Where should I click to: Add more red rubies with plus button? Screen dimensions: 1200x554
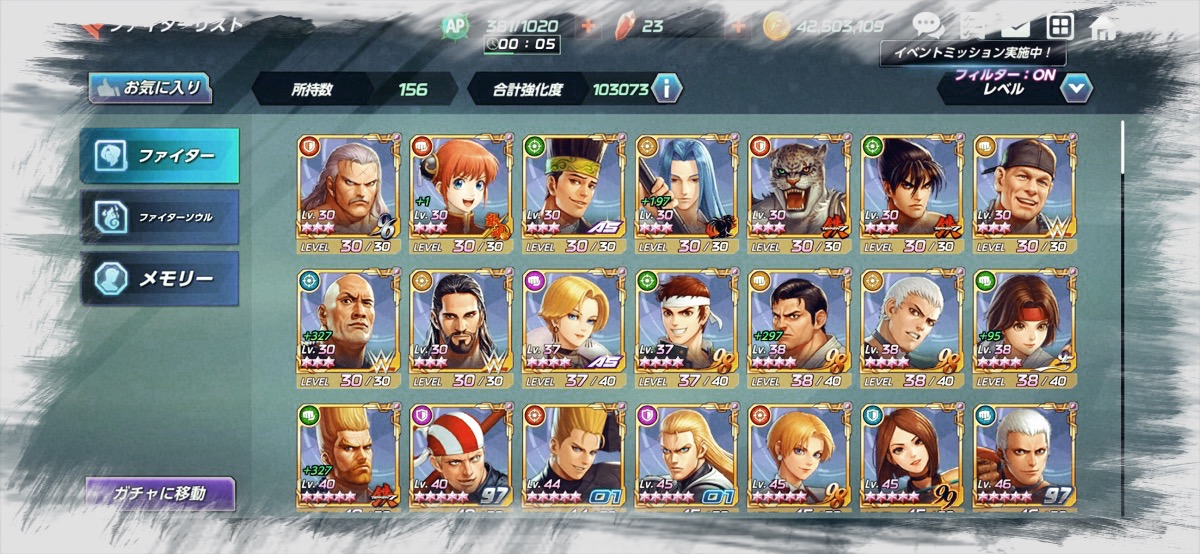click(740, 27)
